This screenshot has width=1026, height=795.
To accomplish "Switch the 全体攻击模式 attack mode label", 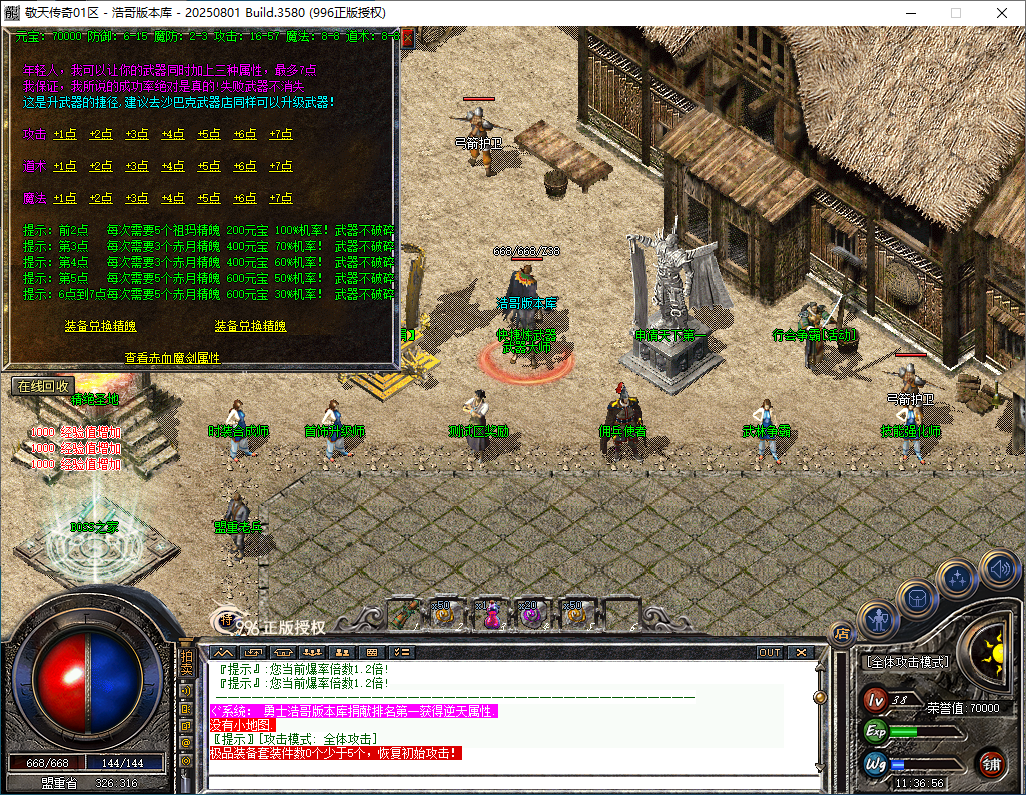I will [x=907, y=662].
